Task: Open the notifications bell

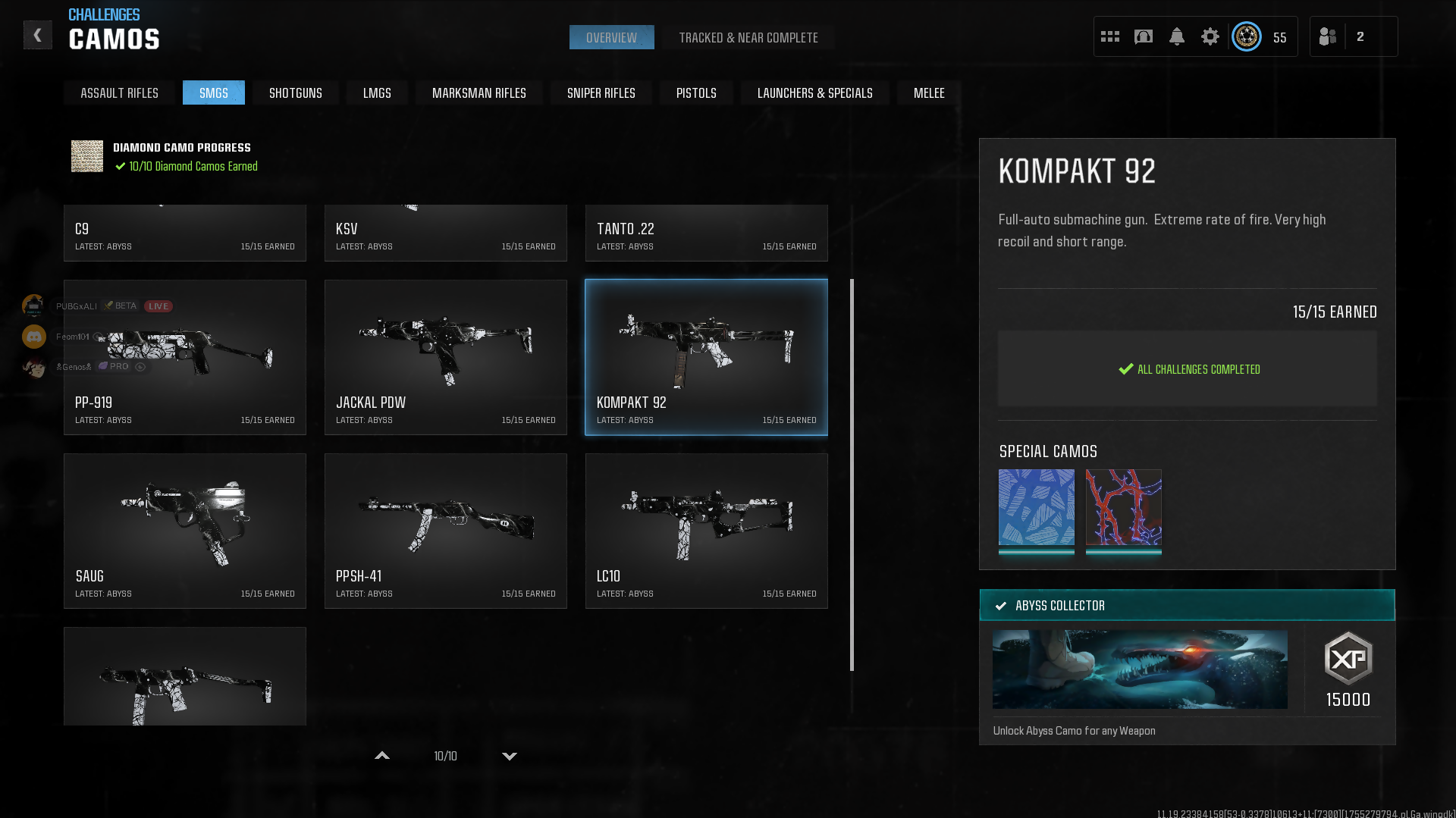Action: click(x=1176, y=36)
